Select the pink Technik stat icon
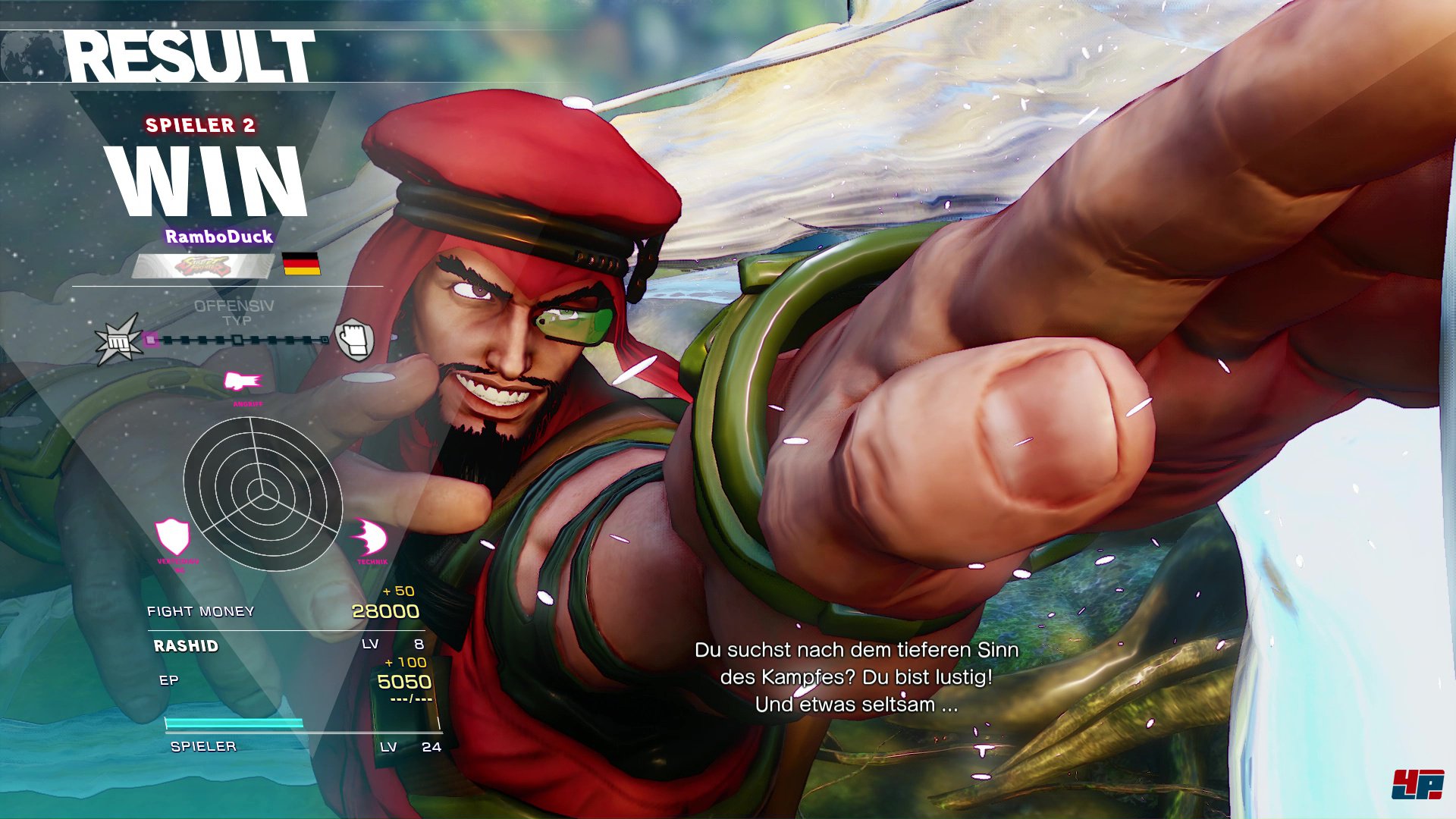The image size is (1456, 819). [x=369, y=538]
